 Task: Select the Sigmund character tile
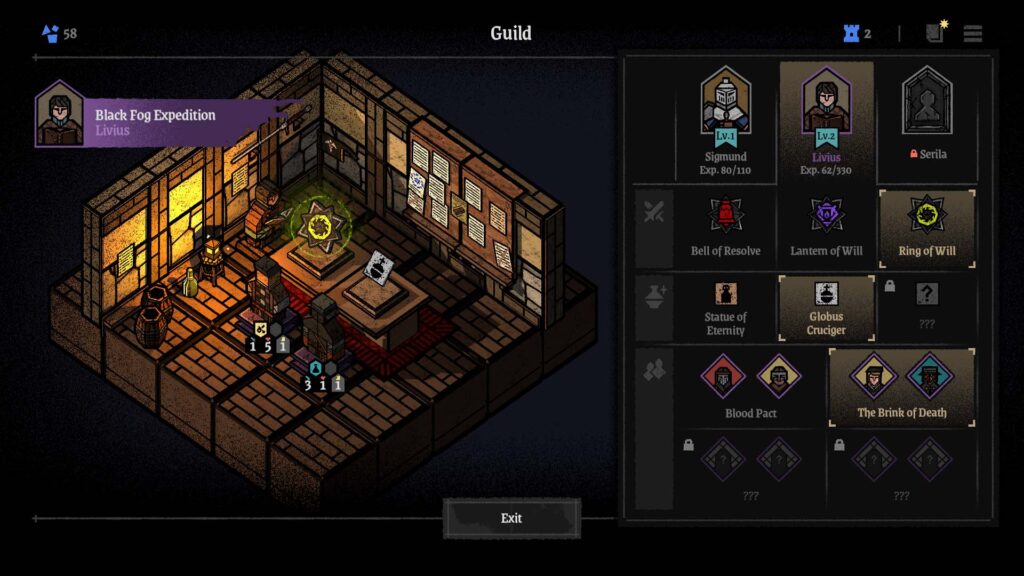pos(726,121)
